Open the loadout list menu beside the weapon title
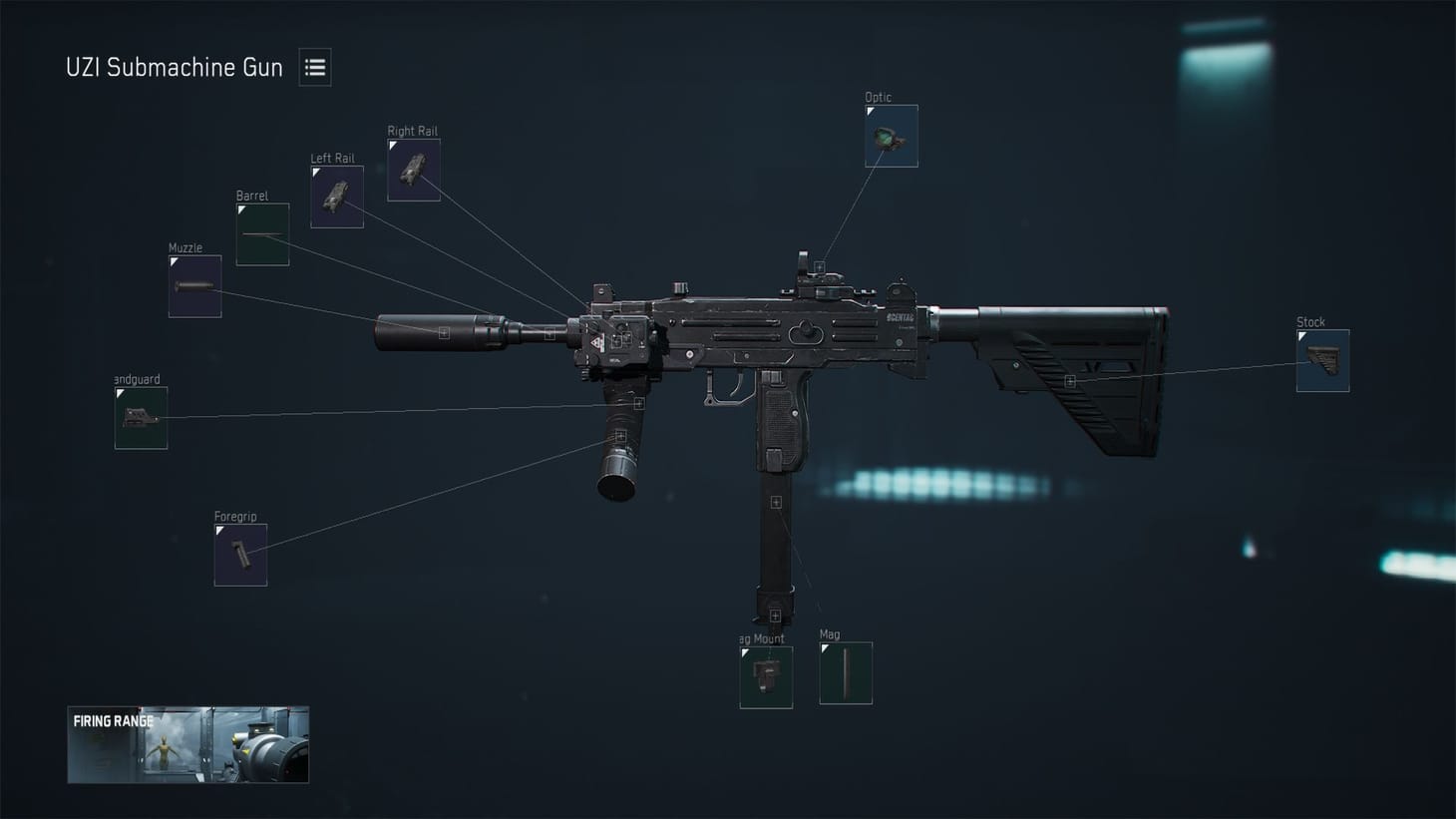The width and height of the screenshot is (1456, 819). tap(314, 67)
